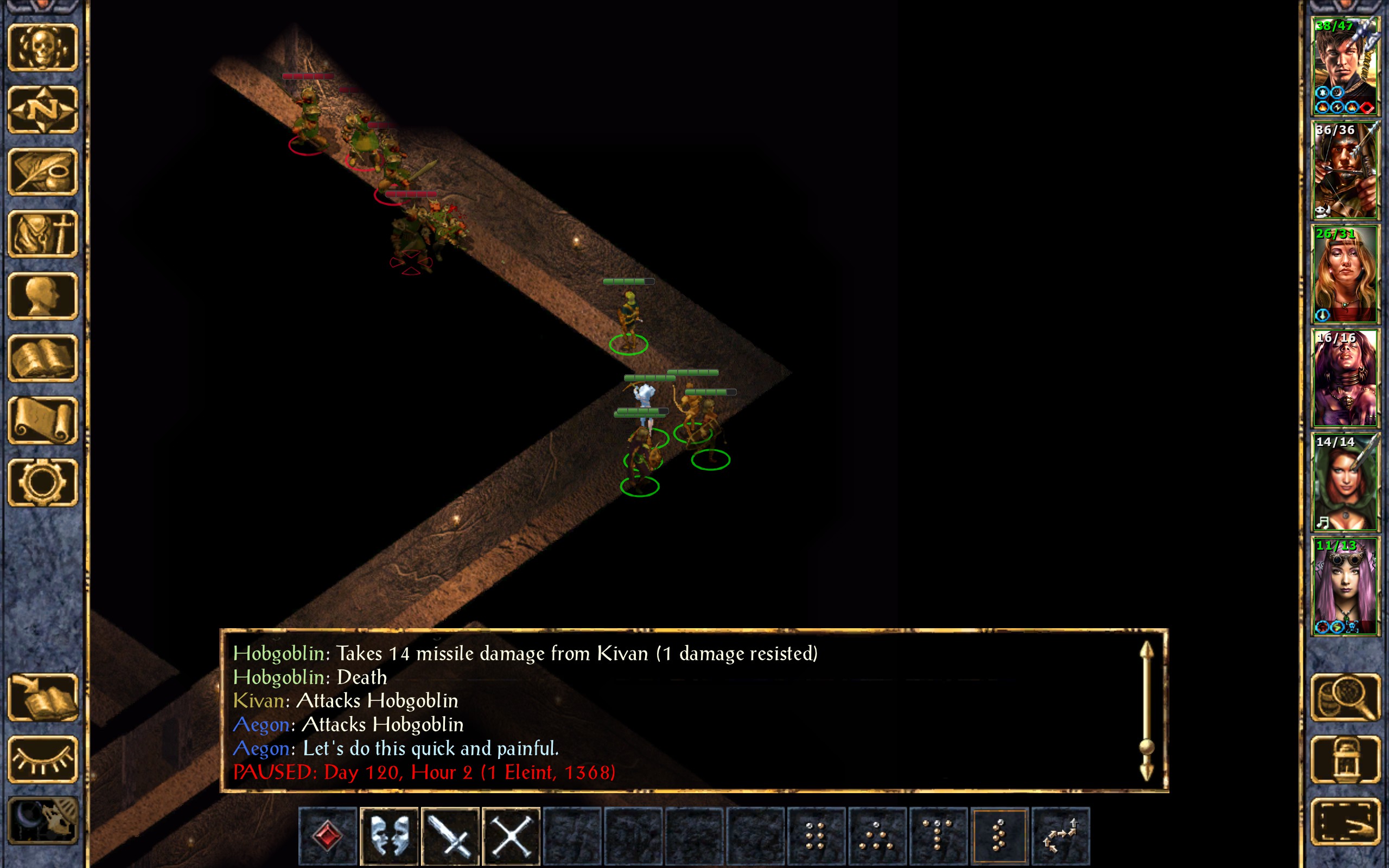Open the area map with the compass button
The height and width of the screenshot is (868, 1389).
43,109
